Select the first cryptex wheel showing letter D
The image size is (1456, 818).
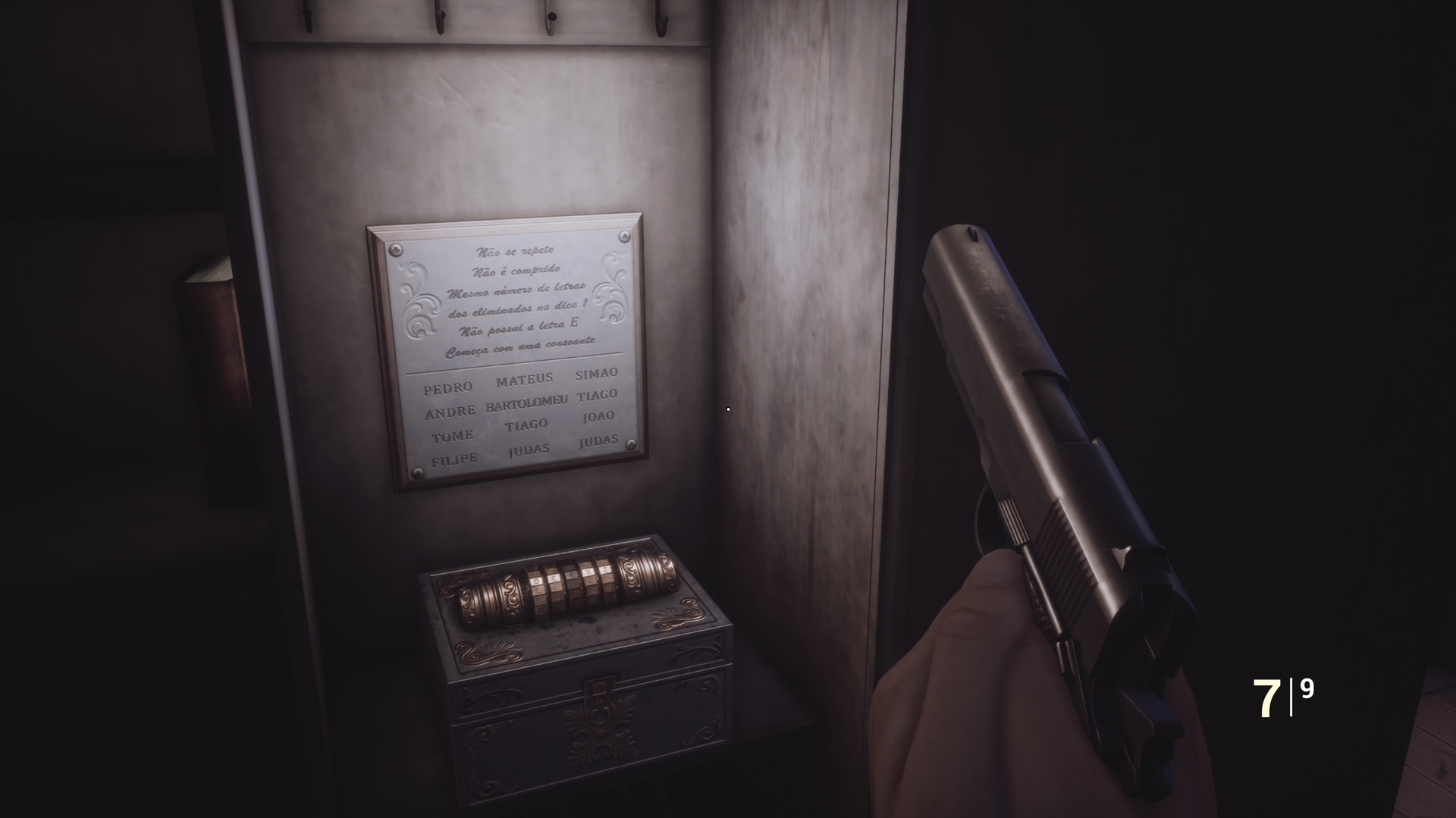pos(536,580)
